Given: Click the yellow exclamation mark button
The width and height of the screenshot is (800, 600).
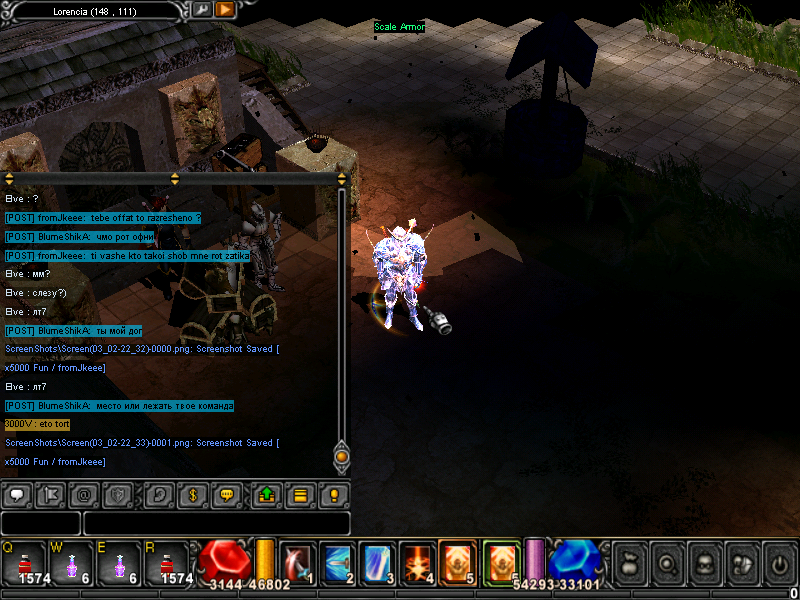Looking at the screenshot, I should pyautogui.click(x=334, y=494).
